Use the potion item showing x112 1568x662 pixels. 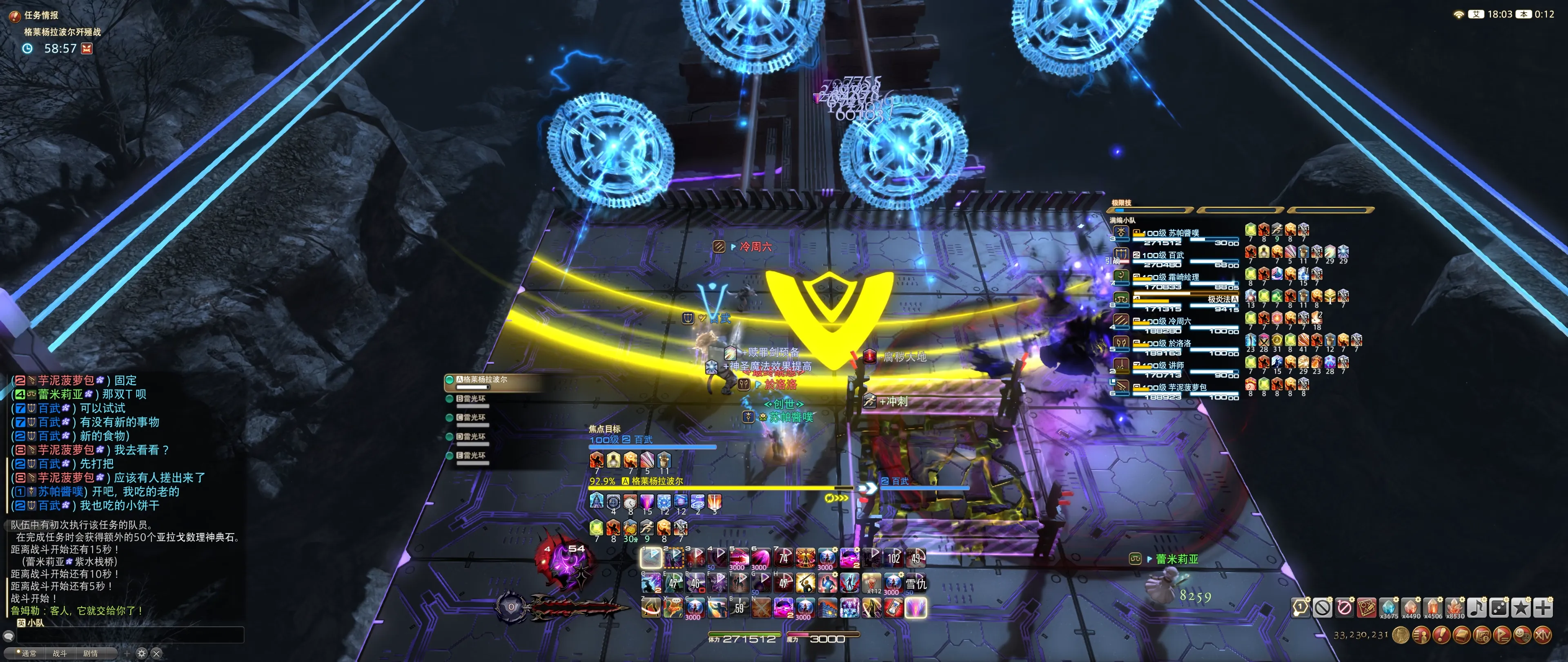coord(872,583)
